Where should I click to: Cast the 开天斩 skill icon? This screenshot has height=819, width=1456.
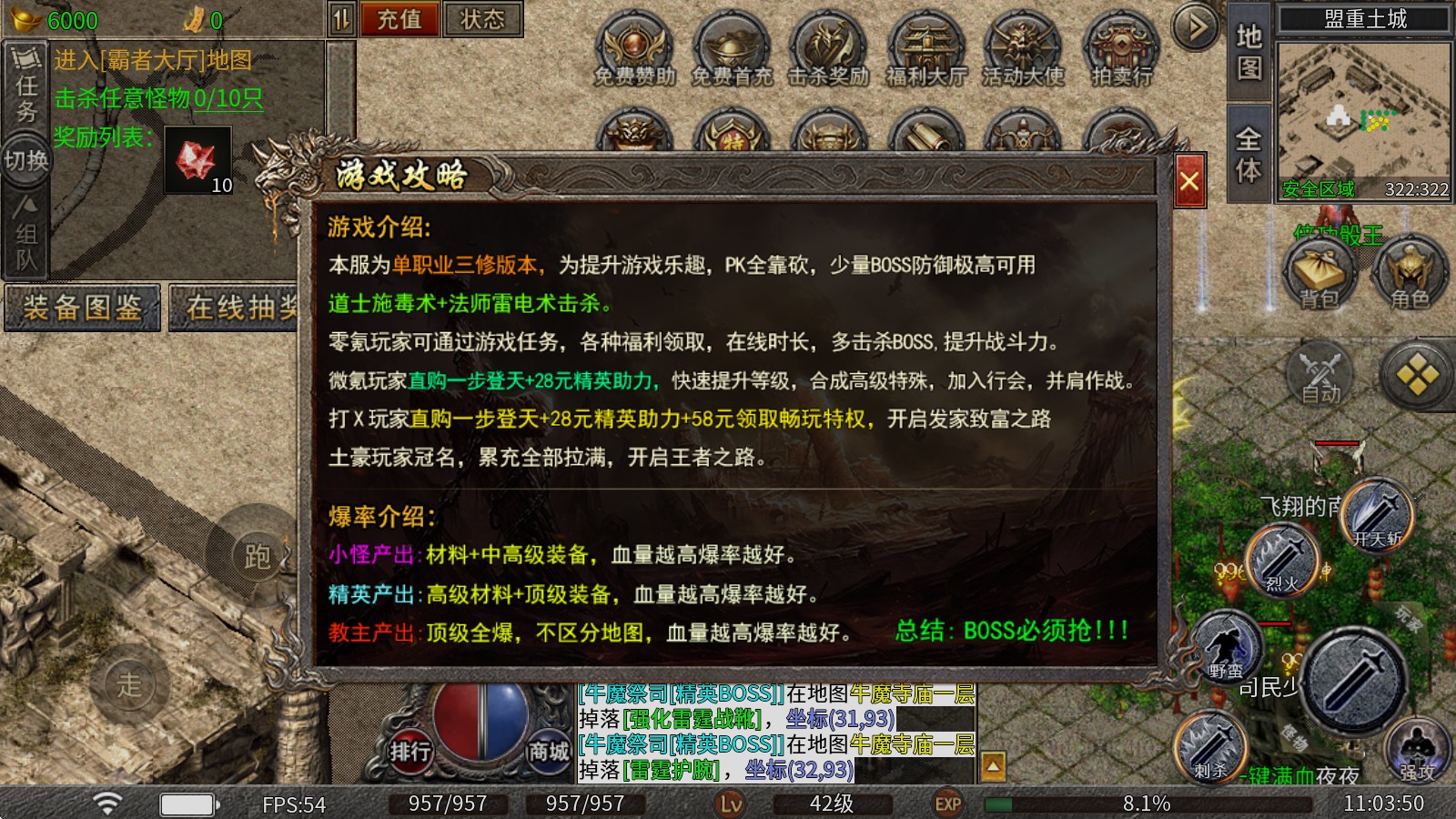[1375, 514]
